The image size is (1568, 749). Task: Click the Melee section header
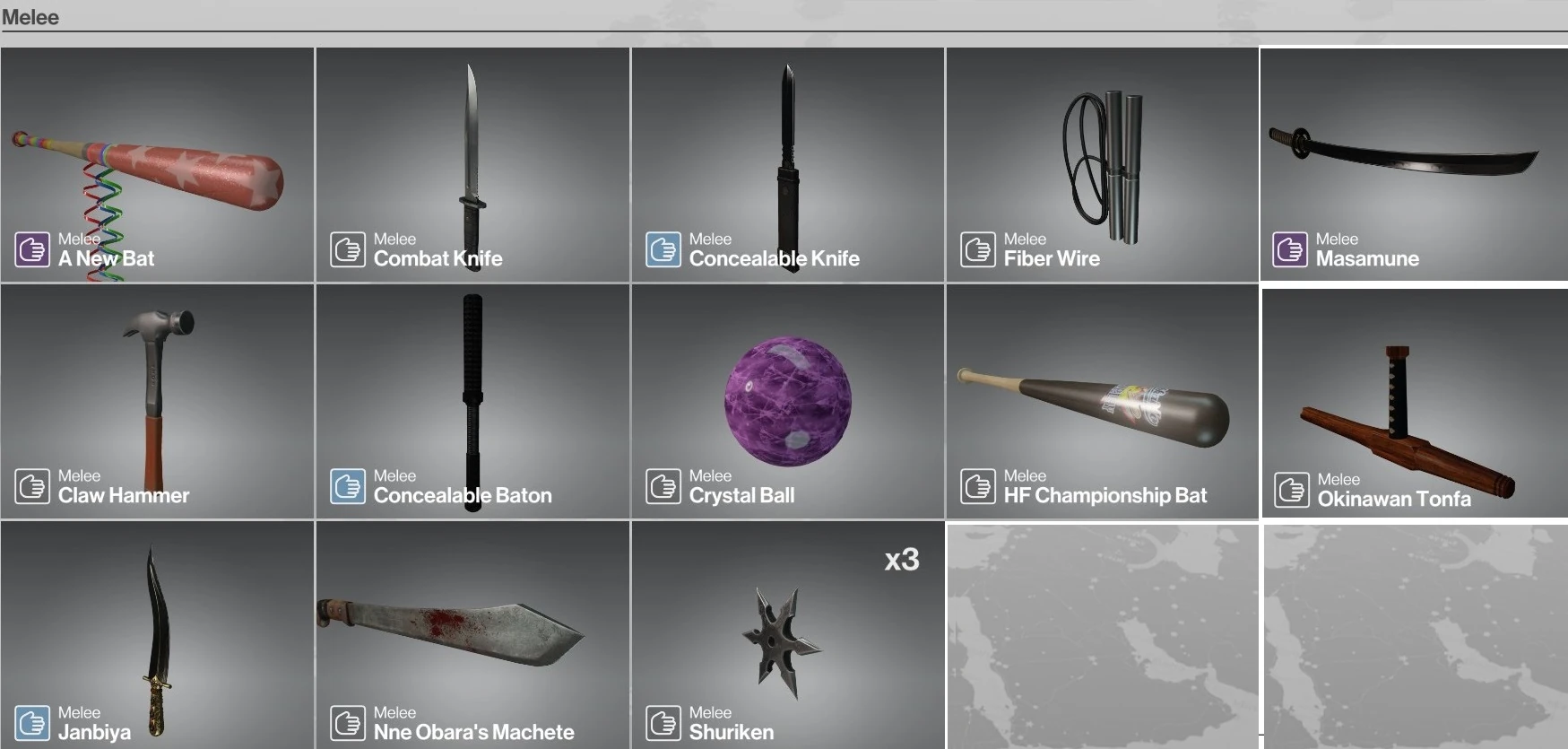30,16
